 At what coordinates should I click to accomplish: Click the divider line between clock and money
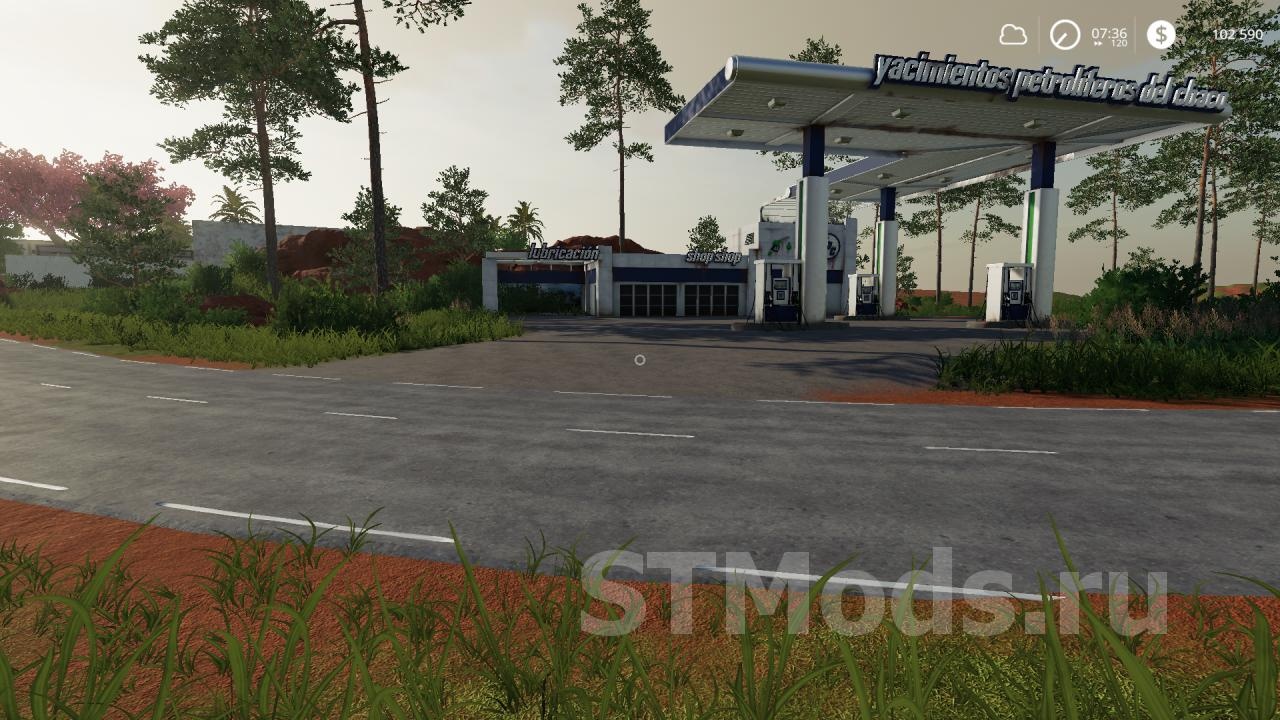click(x=1136, y=37)
